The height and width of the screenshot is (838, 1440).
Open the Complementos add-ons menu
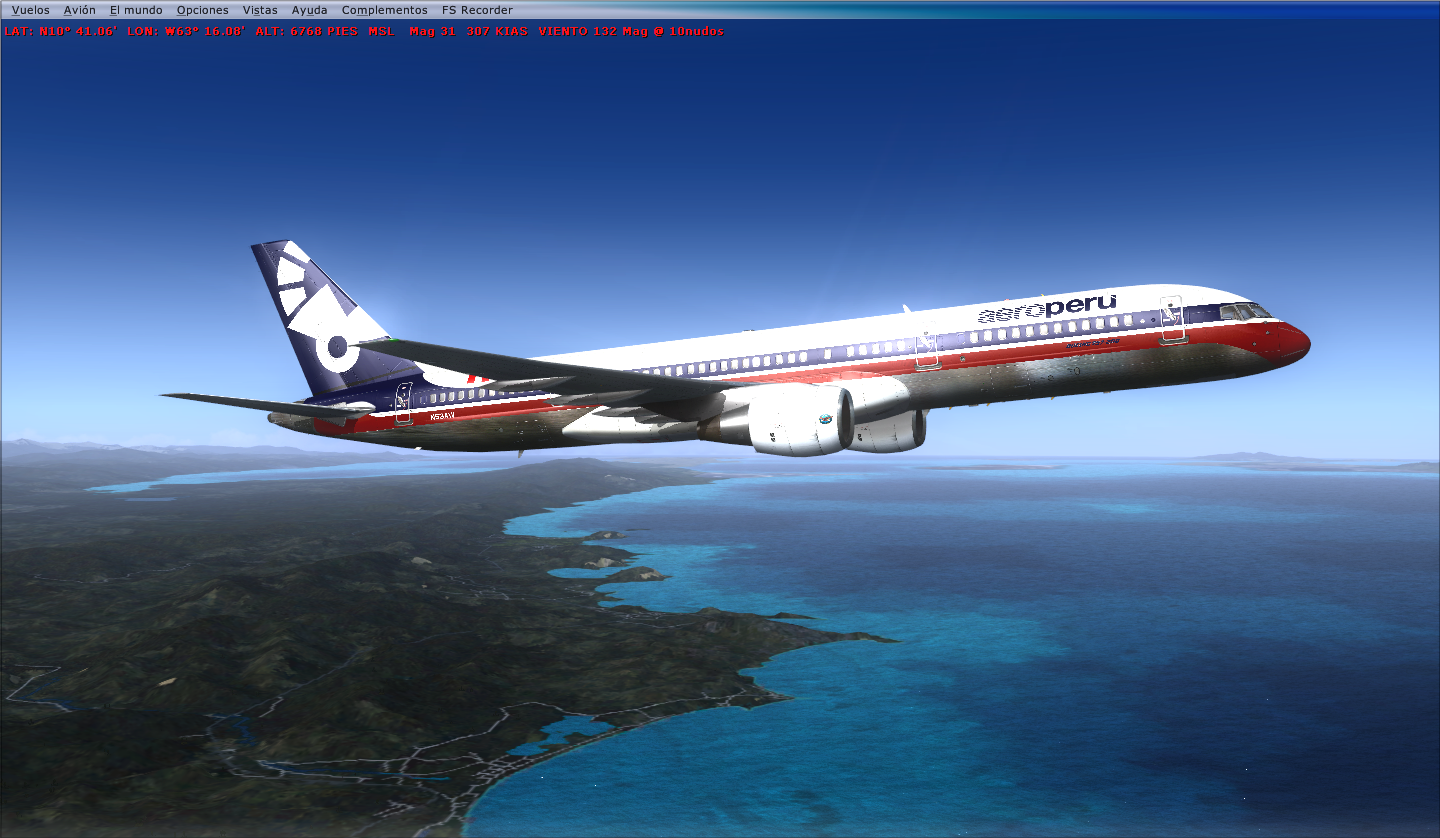click(384, 9)
